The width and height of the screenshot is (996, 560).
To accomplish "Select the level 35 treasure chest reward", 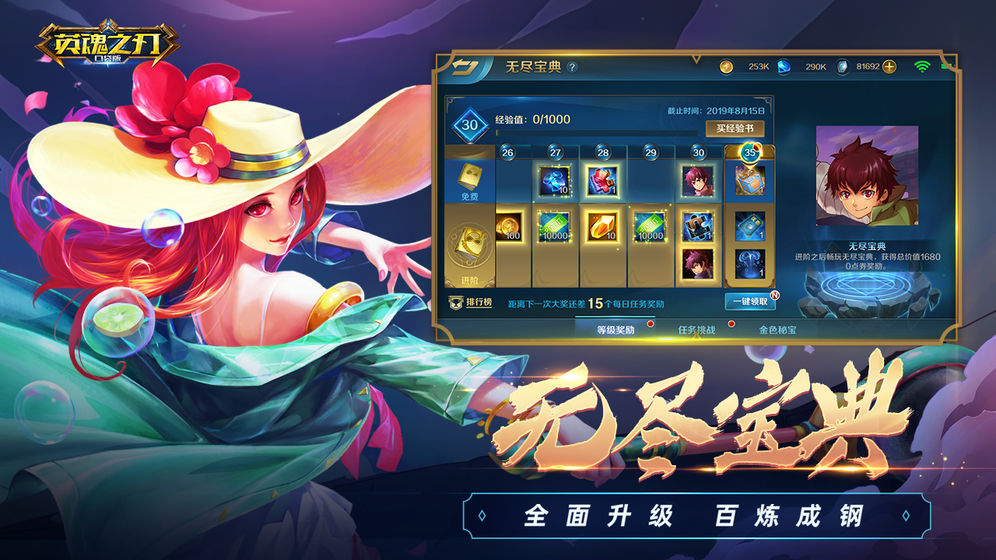I will click(749, 181).
